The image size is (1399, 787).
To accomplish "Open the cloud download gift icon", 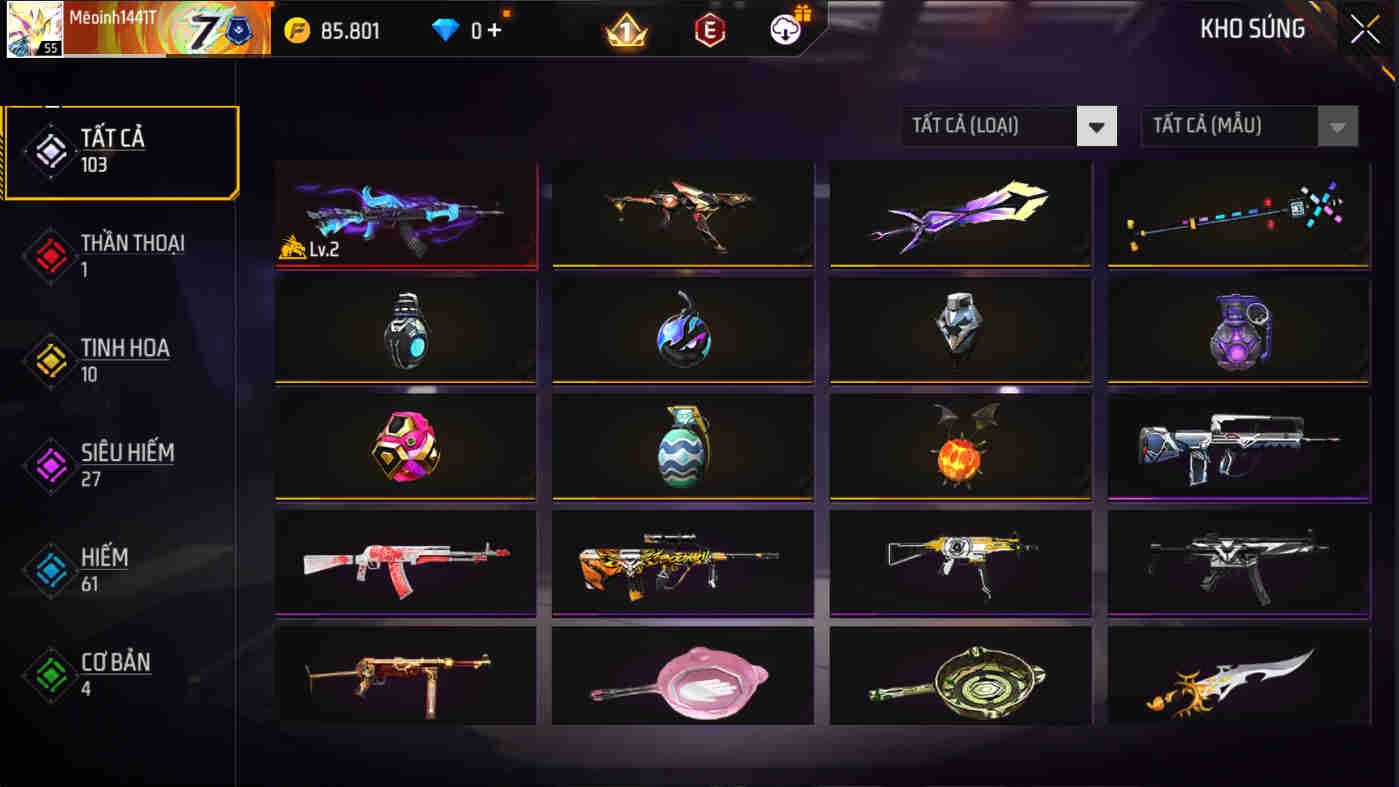I will pos(786,30).
